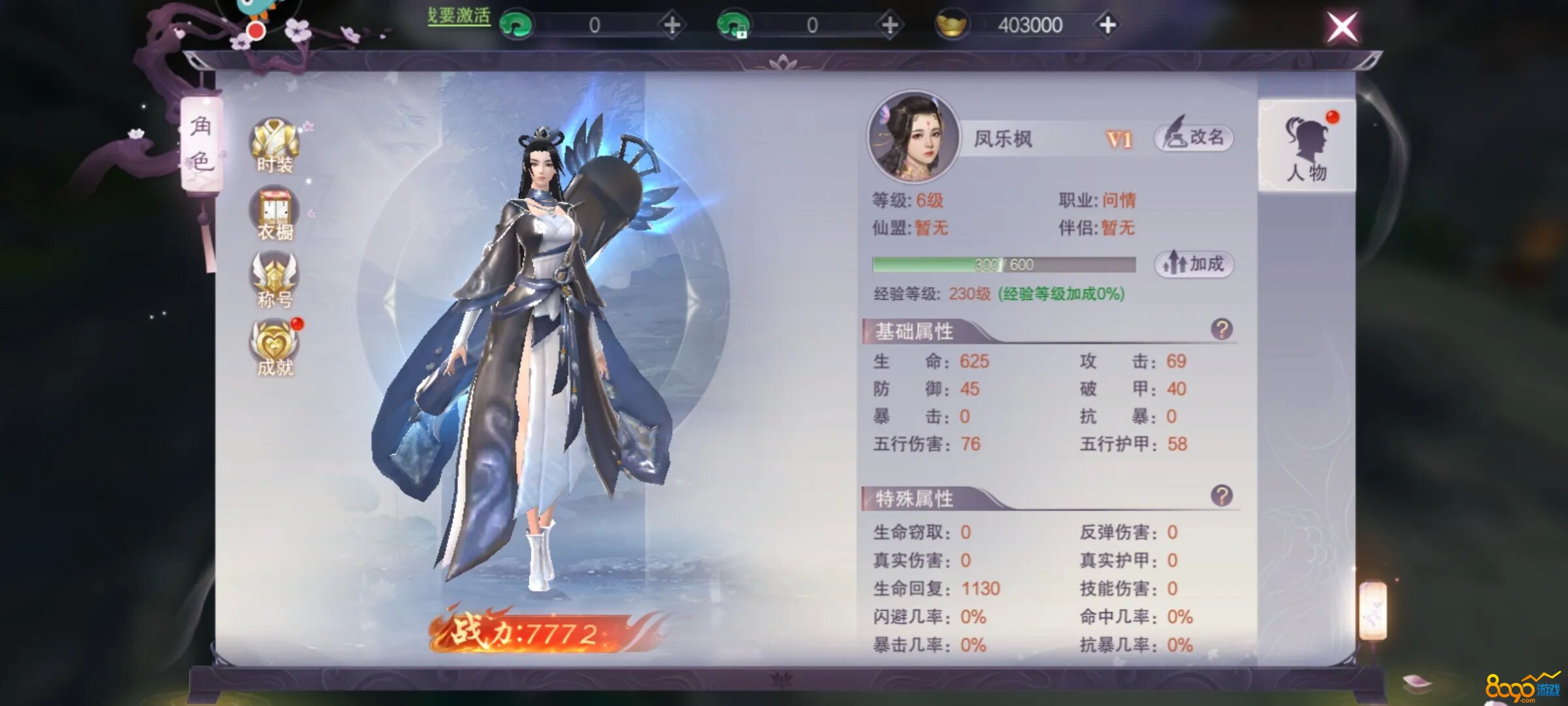The width and height of the screenshot is (1568, 706).
Task: Show help for 基础属性 basic attributes
Action: [x=1221, y=329]
